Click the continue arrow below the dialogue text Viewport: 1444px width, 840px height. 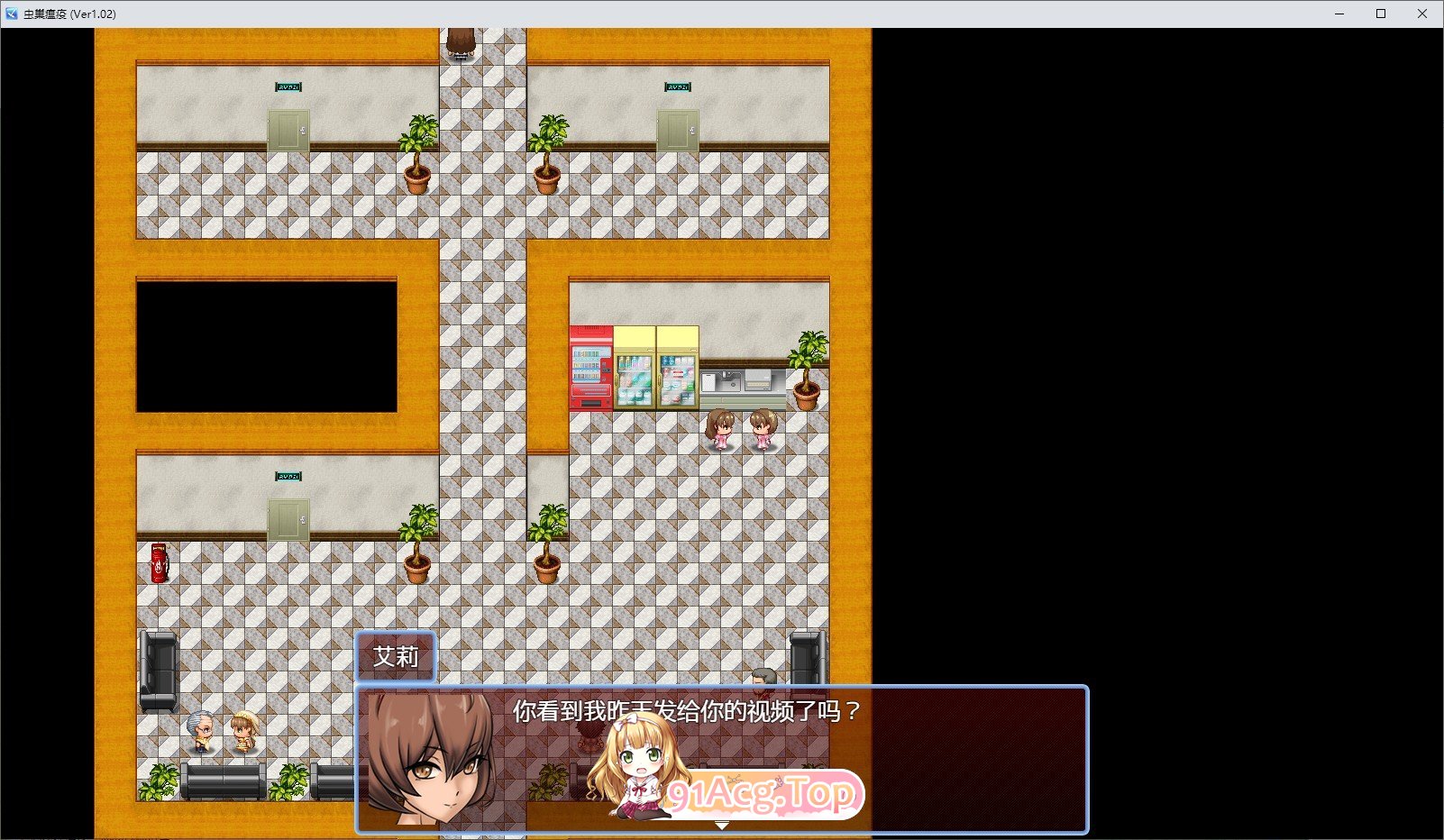pyautogui.click(x=721, y=823)
